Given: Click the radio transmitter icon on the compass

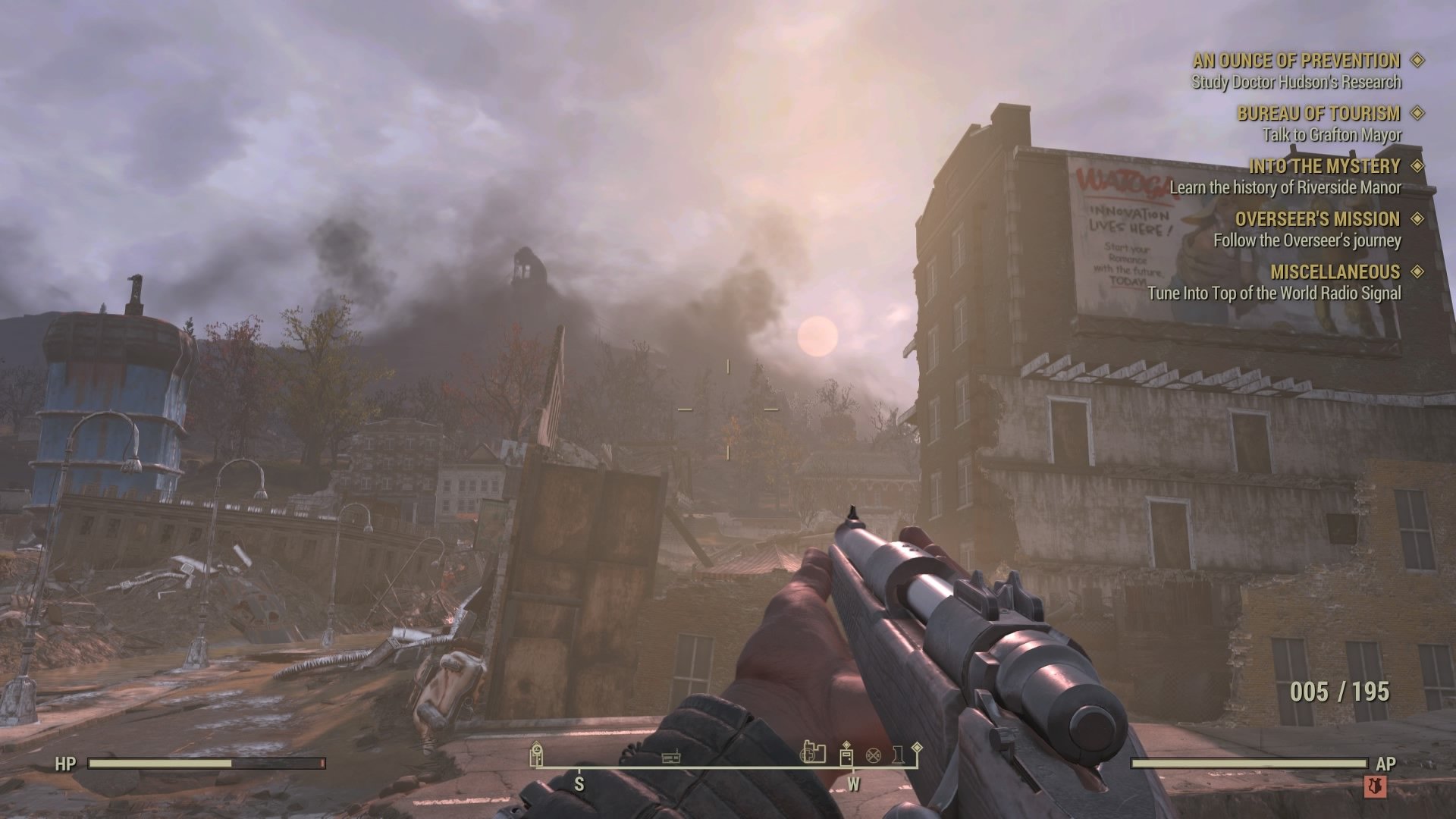Looking at the screenshot, I should point(670,758).
